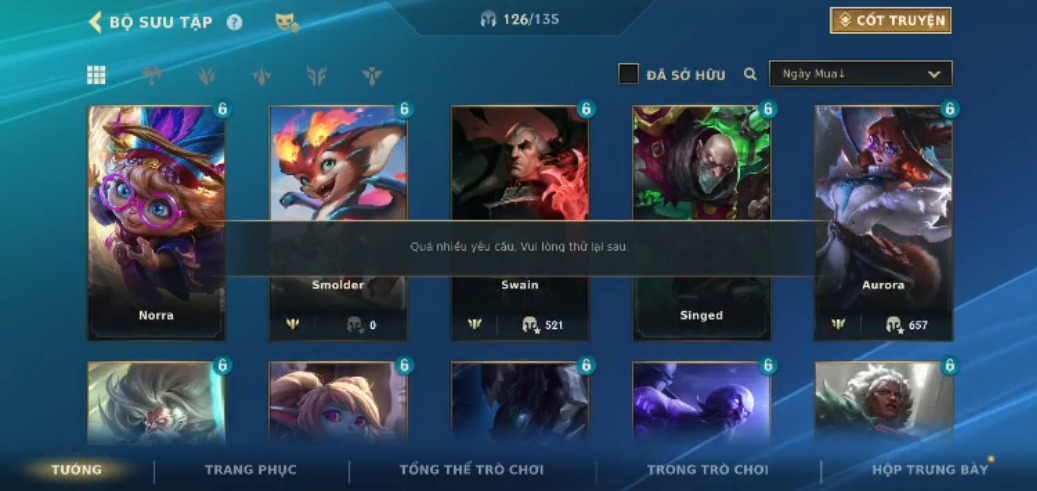1037x491 pixels.
Task: Select the all-champions grid filter
Action: pos(96,75)
